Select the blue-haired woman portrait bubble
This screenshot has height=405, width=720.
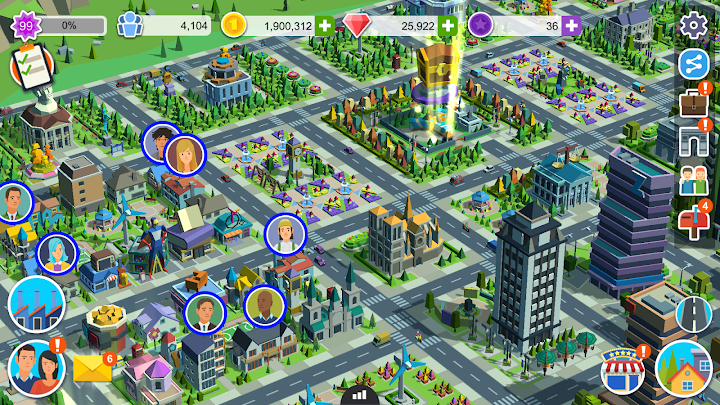[57, 254]
